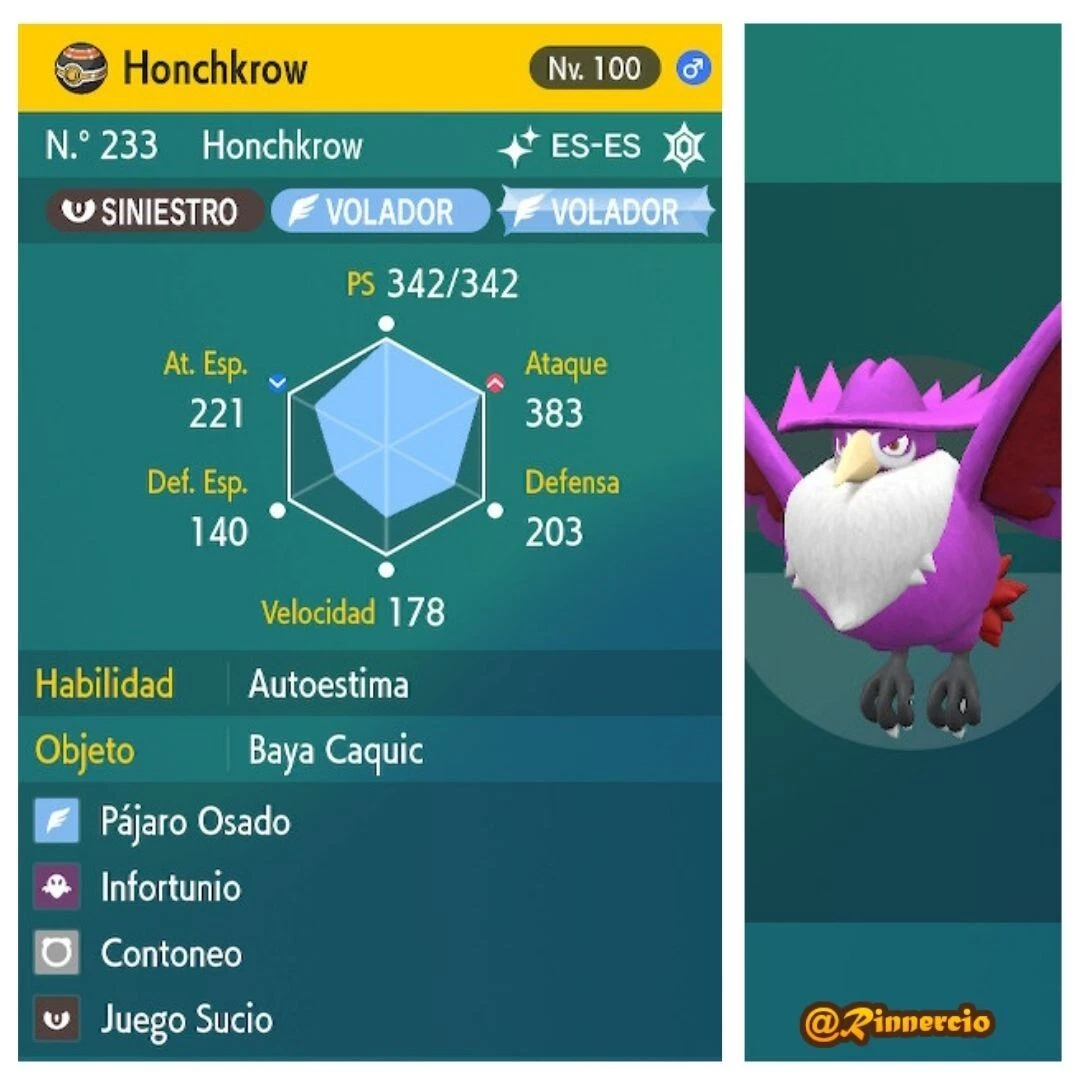Open the Baya Caquic held item row

[336, 751]
